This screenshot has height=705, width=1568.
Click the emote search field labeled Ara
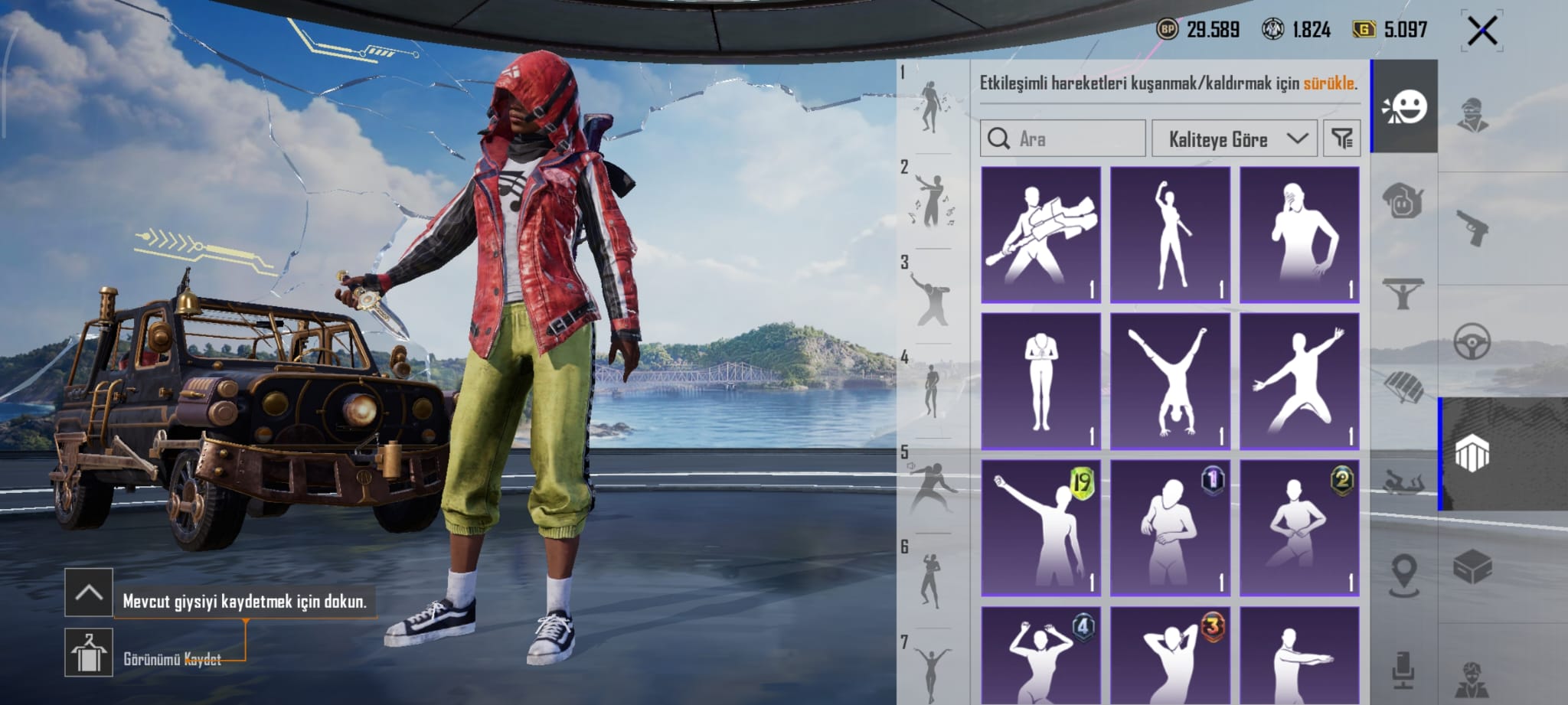coord(1063,139)
